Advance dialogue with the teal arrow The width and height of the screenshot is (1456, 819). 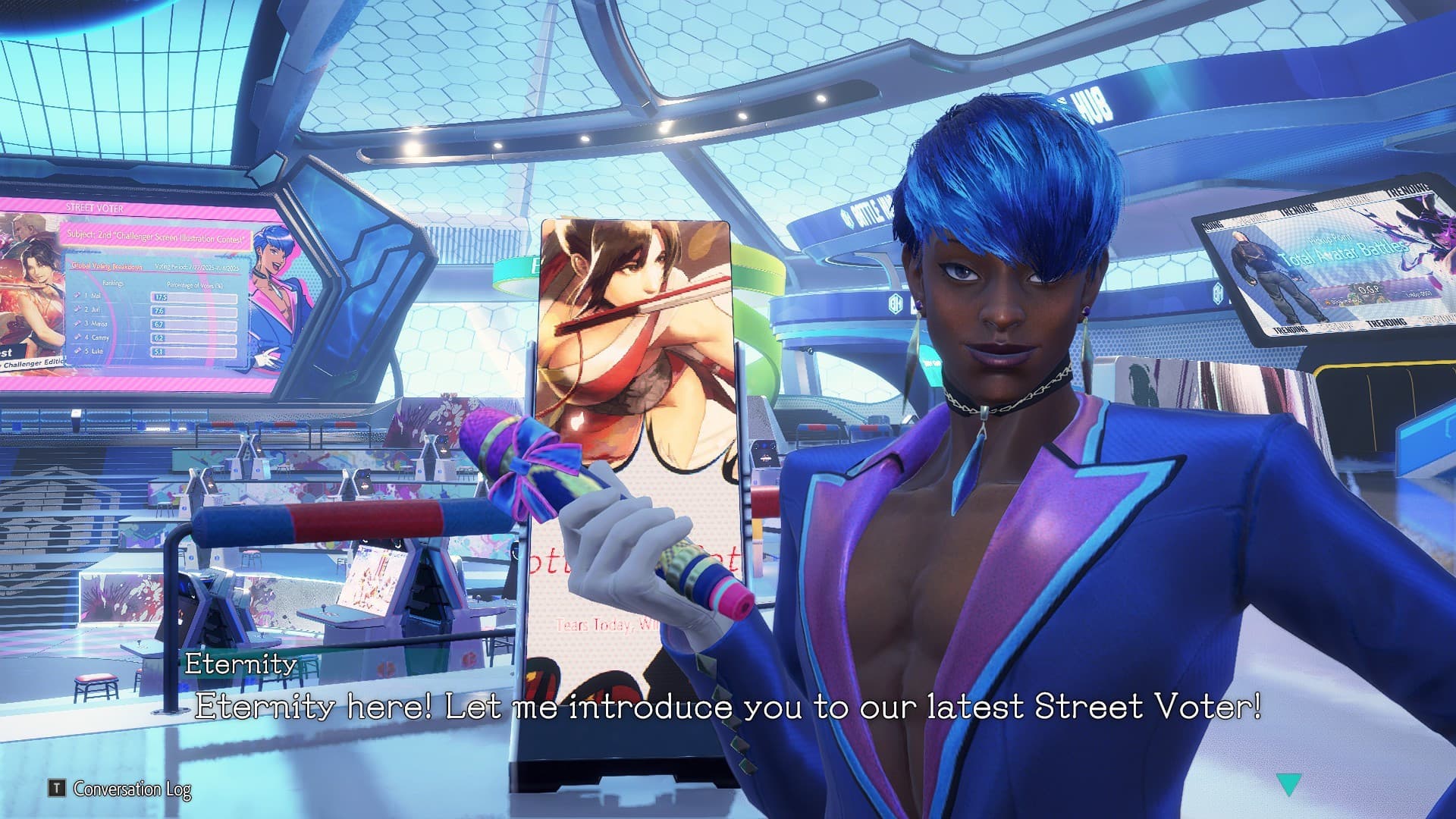(x=1288, y=784)
